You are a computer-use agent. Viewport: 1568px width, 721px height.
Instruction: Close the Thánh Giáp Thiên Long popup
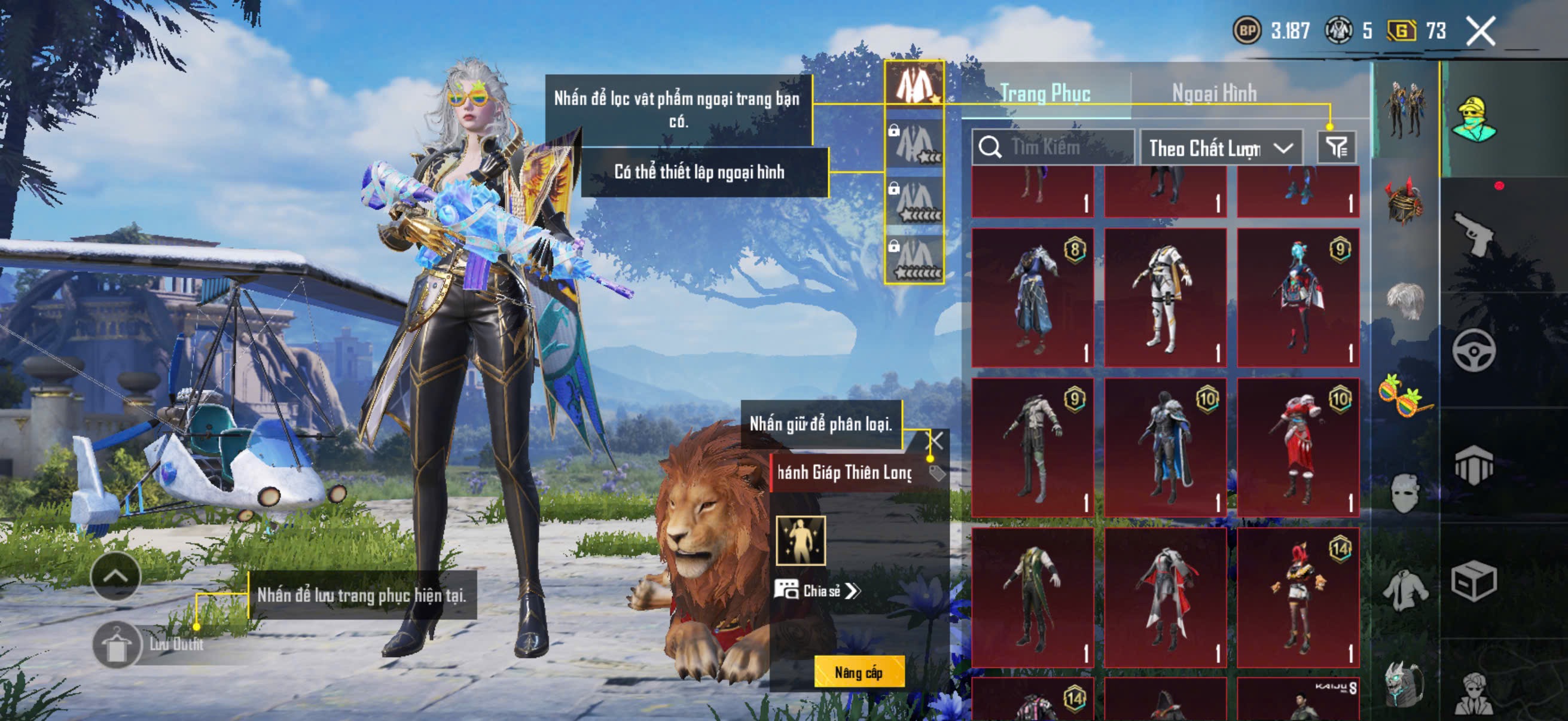(935, 441)
